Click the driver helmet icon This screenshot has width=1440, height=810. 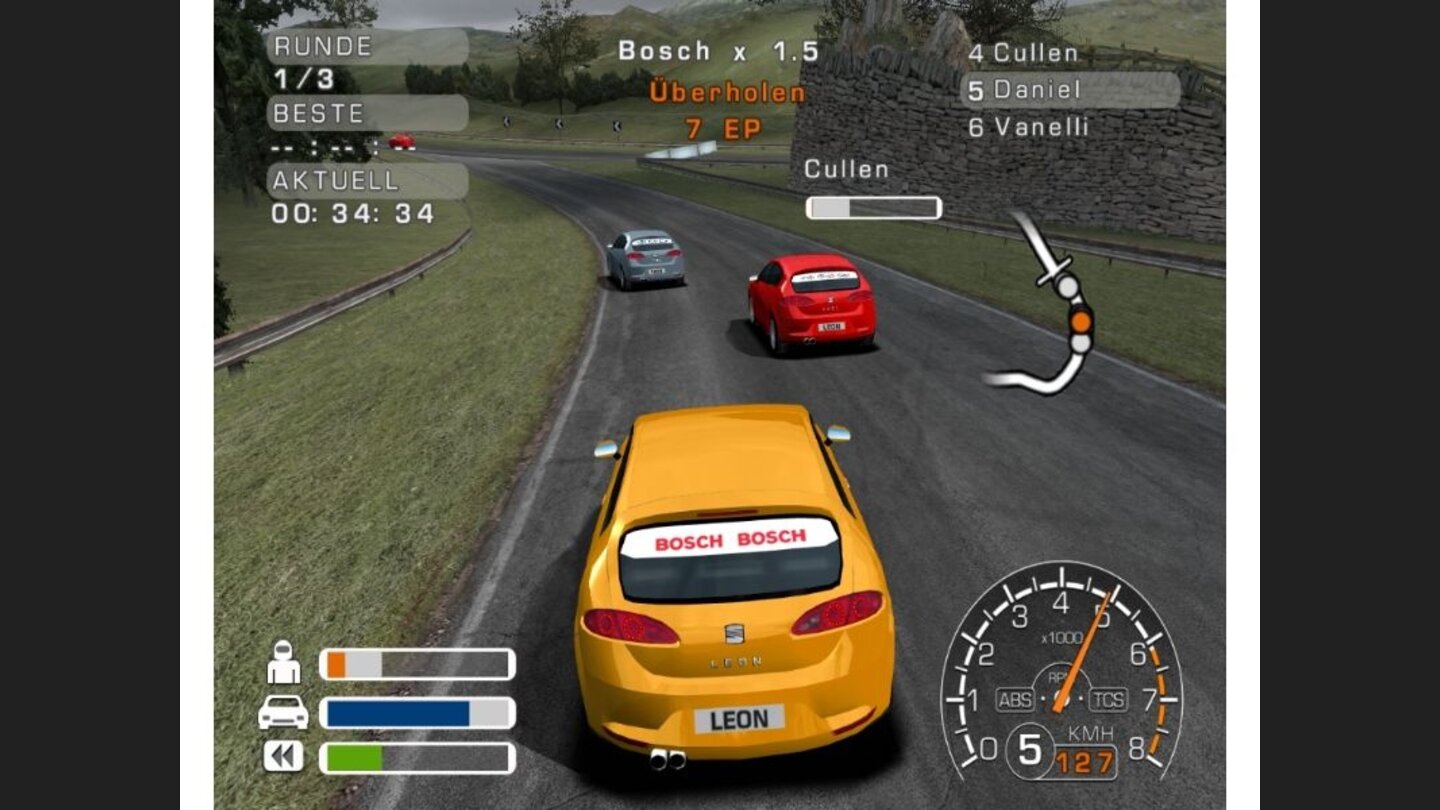point(284,663)
